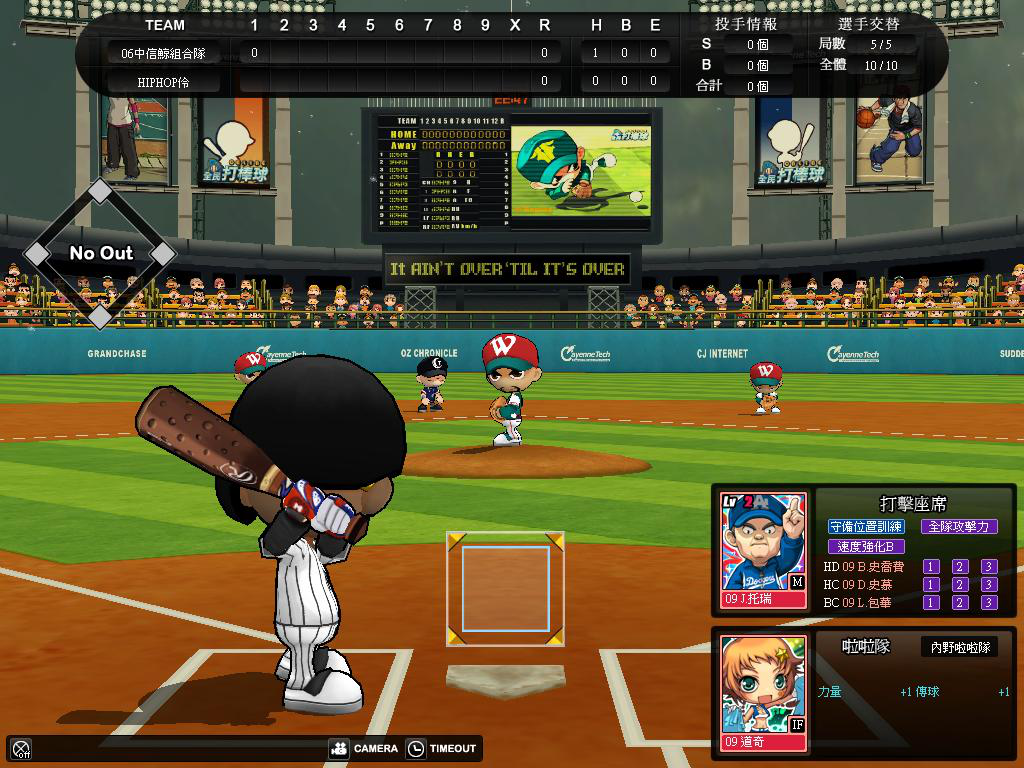Choose button 1 for HD coach B.史喬費
The image size is (1024, 768).
point(931,567)
